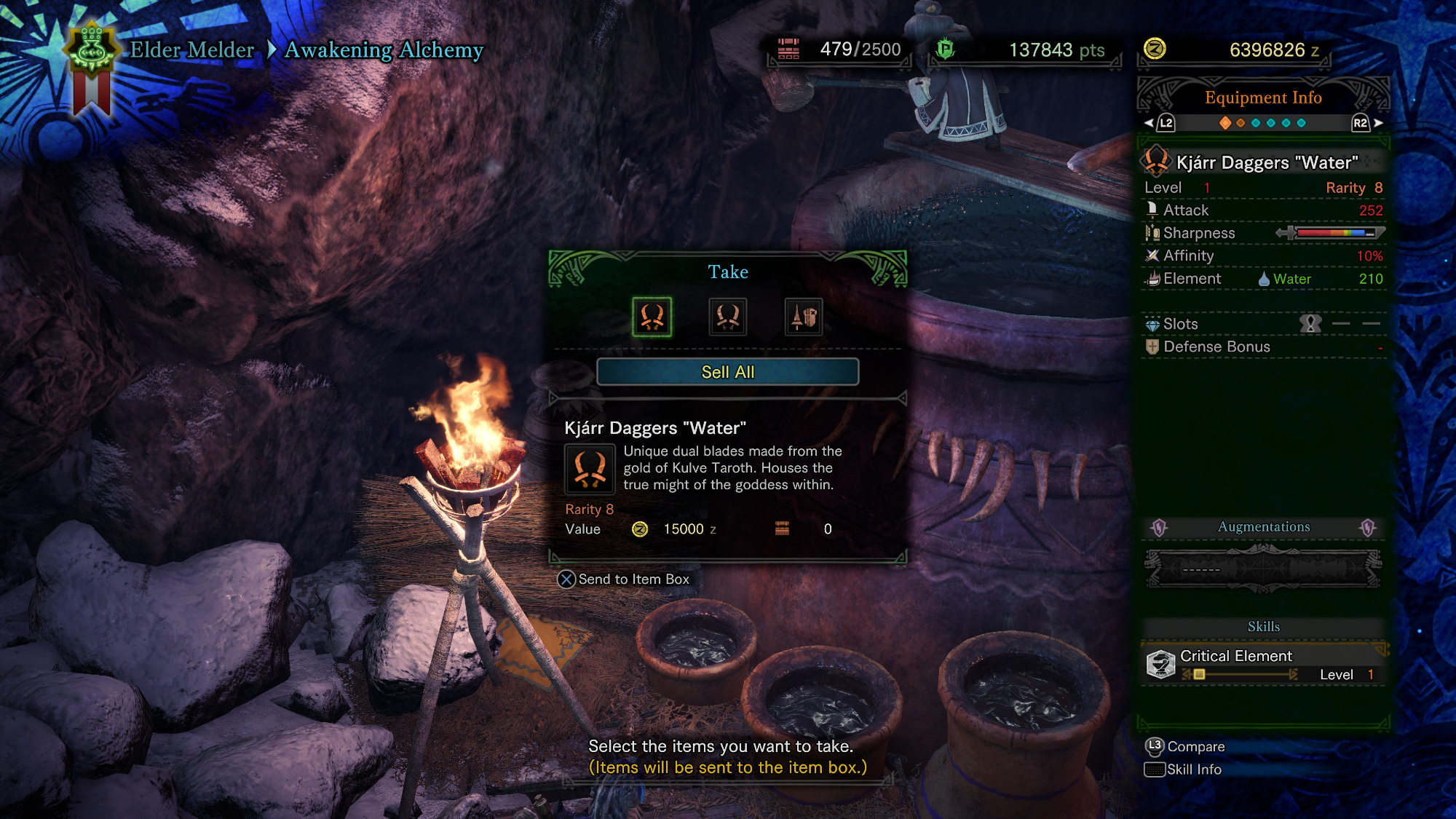Select the highlighted Kjárr Daggers dual blades slot
Viewport: 1456px width, 819px height.
[652, 317]
